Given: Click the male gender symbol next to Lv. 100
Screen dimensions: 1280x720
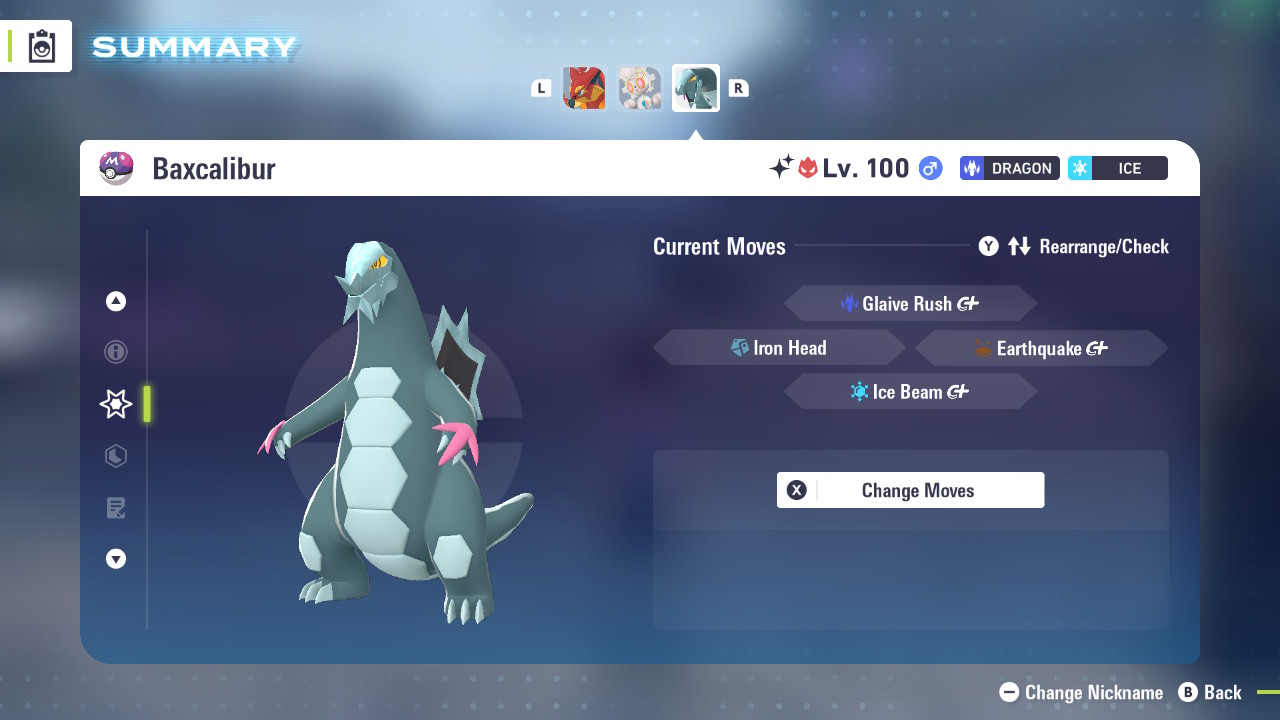Looking at the screenshot, I should point(930,168).
